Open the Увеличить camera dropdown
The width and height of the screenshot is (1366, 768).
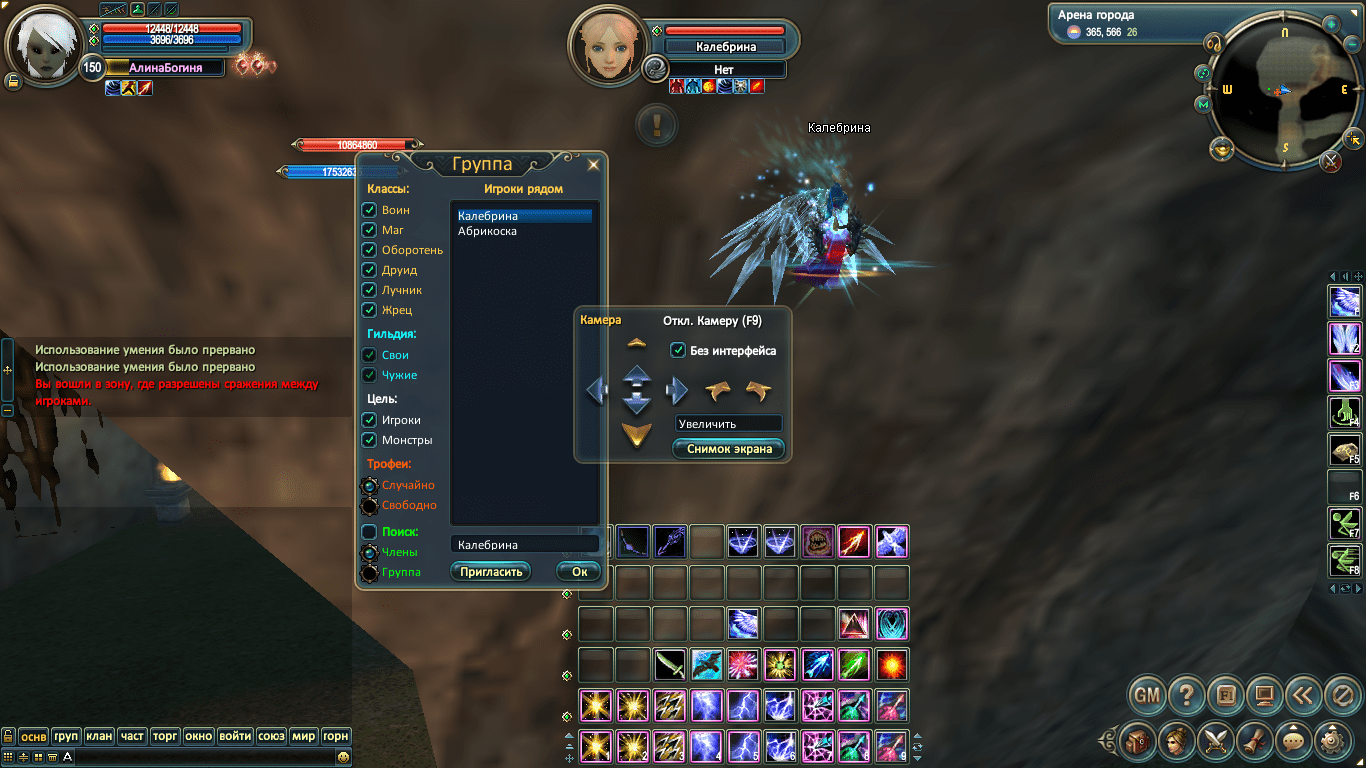click(728, 424)
